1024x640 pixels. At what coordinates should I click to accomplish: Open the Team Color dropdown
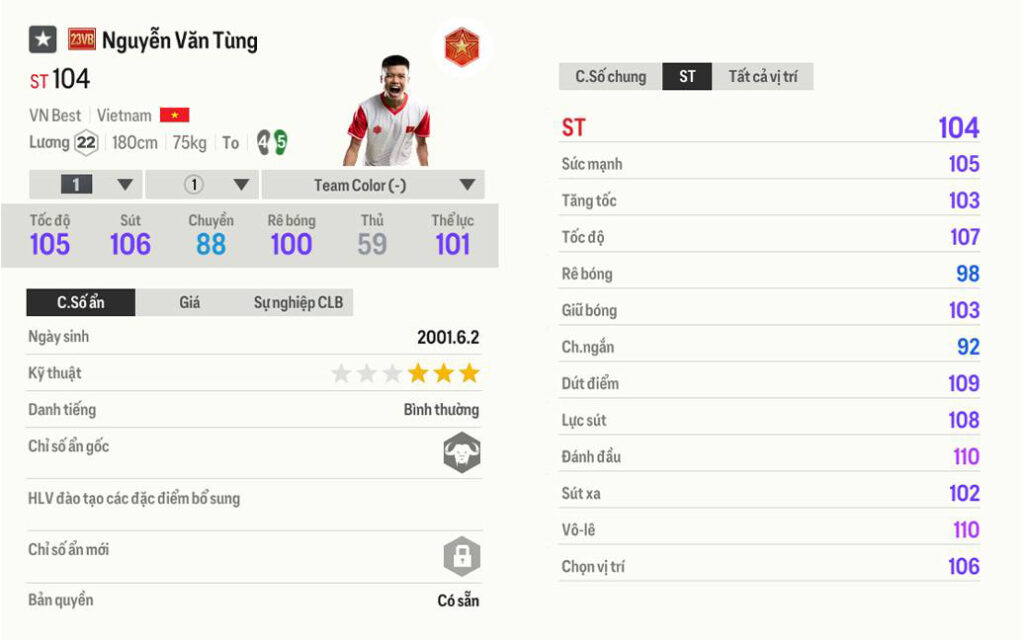[373, 185]
